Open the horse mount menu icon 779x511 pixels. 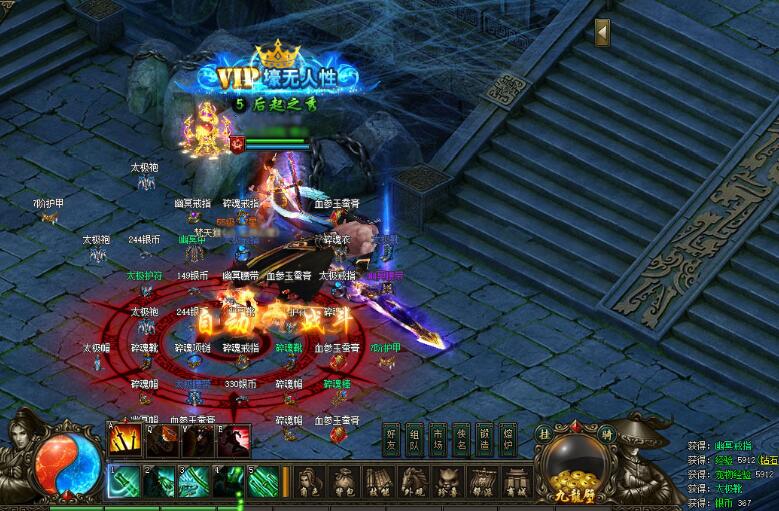pos(413,480)
